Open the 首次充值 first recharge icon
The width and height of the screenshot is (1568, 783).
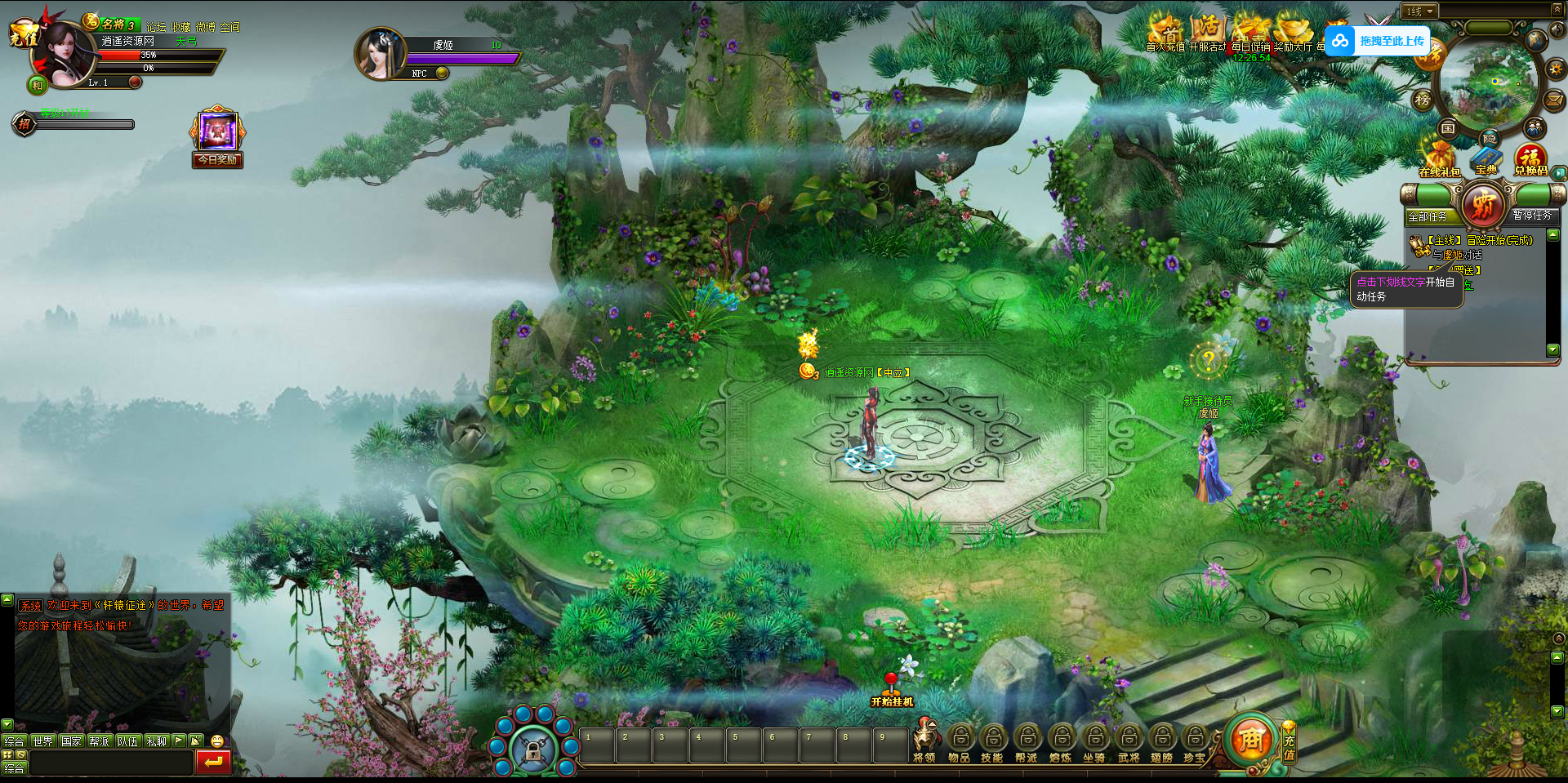(x=1165, y=33)
